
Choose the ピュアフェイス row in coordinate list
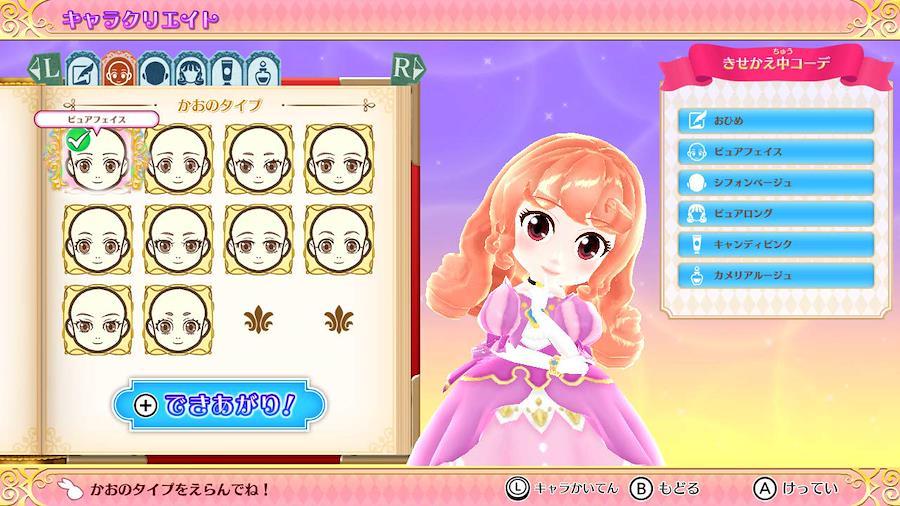[776, 152]
